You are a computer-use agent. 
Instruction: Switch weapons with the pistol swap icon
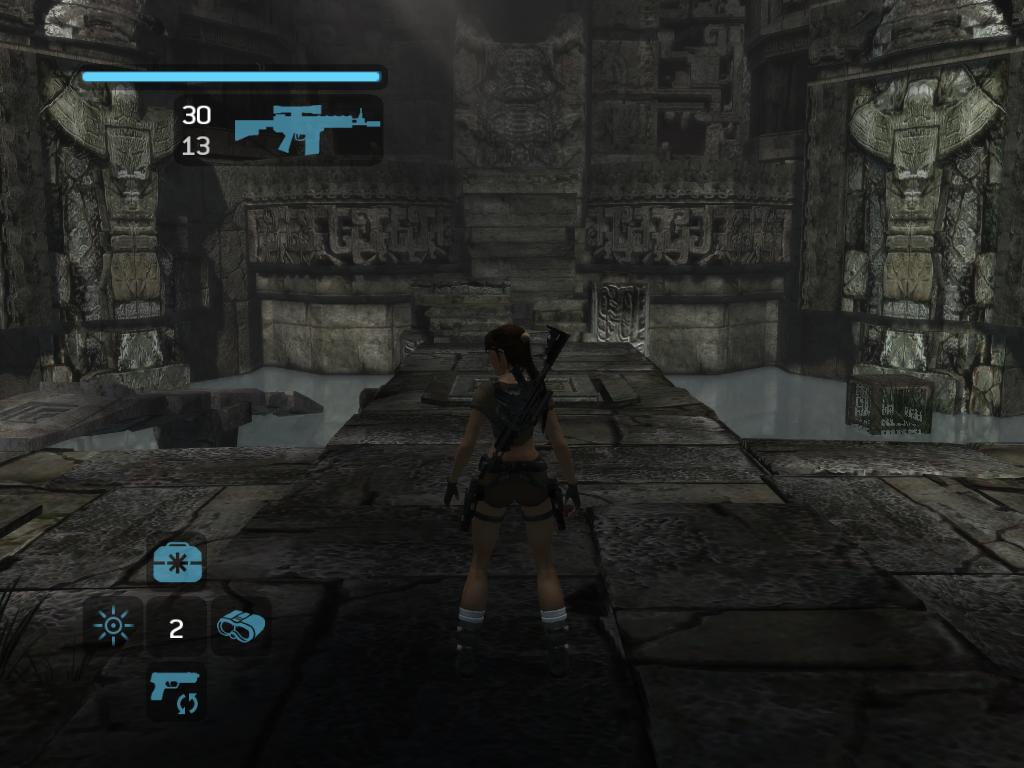click(177, 691)
